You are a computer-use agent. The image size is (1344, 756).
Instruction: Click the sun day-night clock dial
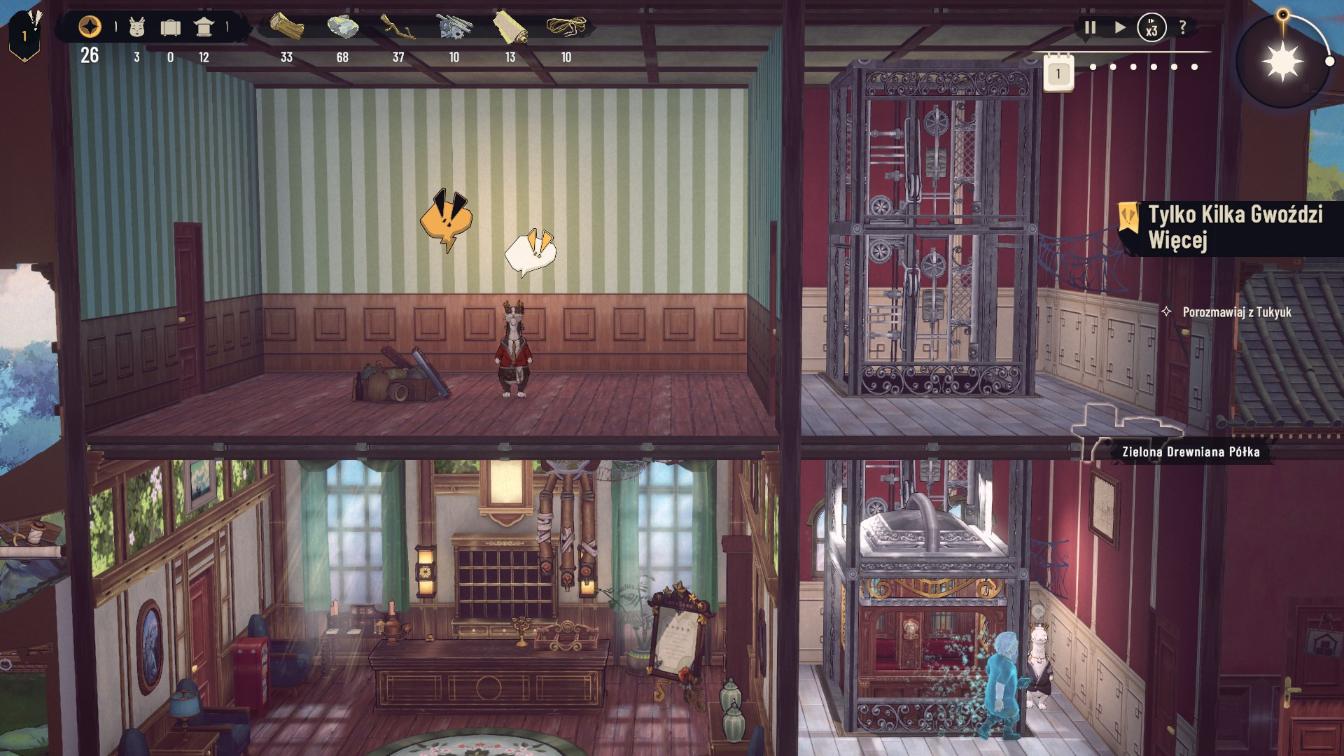[1283, 62]
